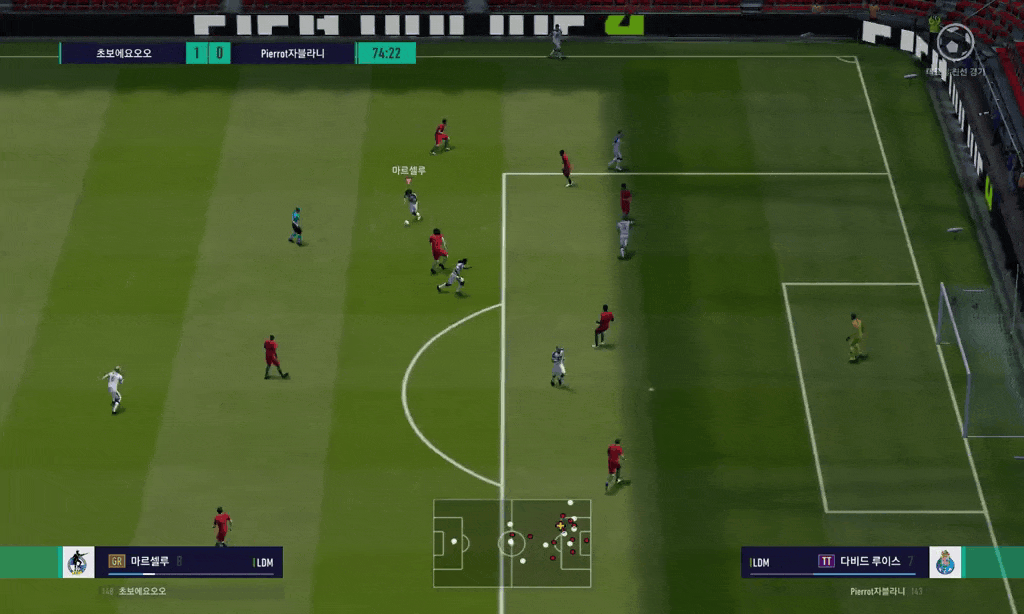Screen dimensions: 1024x614
Task: Click the pitch radar minimap
Action: pos(512,543)
